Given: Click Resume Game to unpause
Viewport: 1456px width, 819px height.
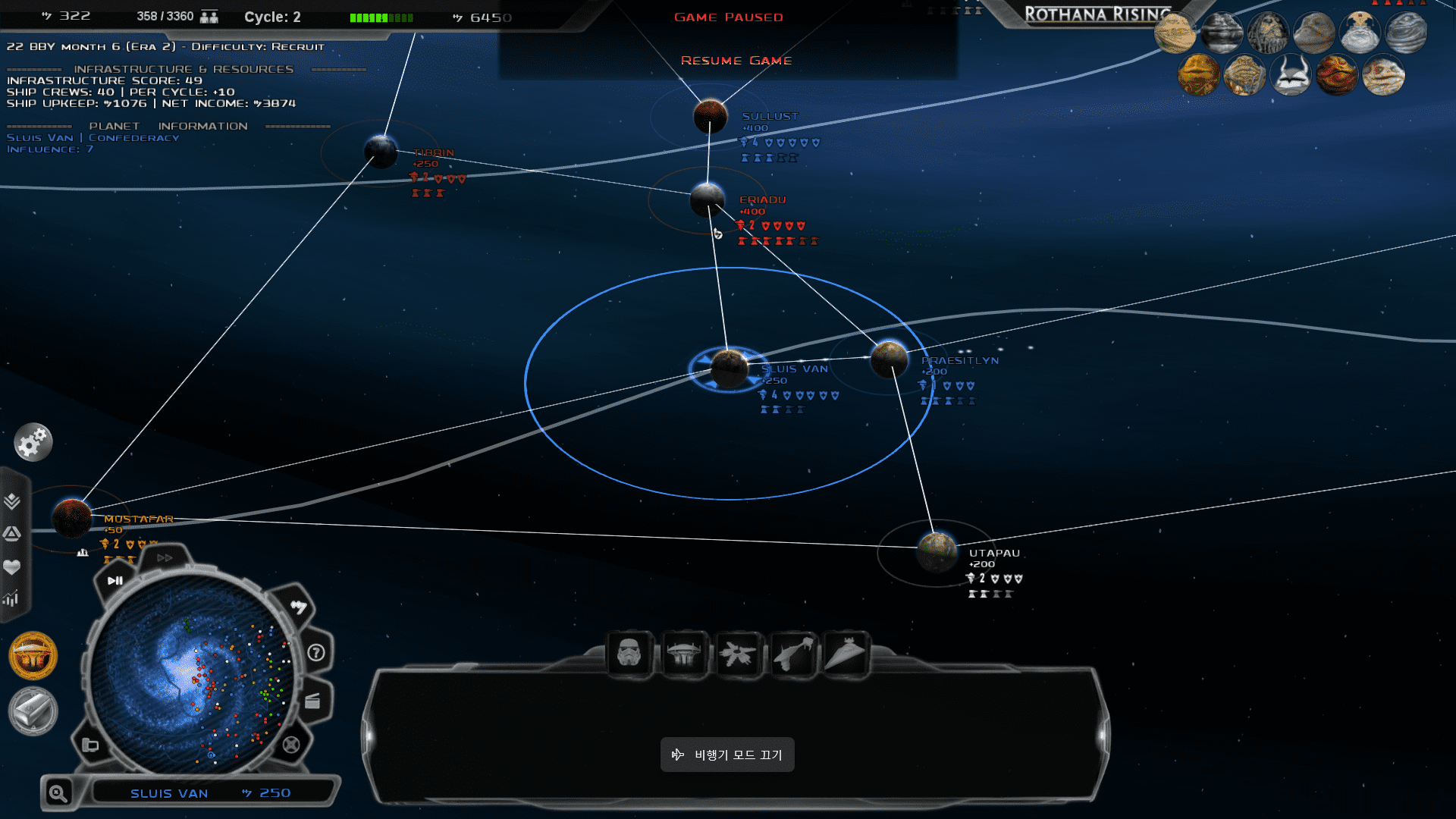Looking at the screenshot, I should coord(736,61).
